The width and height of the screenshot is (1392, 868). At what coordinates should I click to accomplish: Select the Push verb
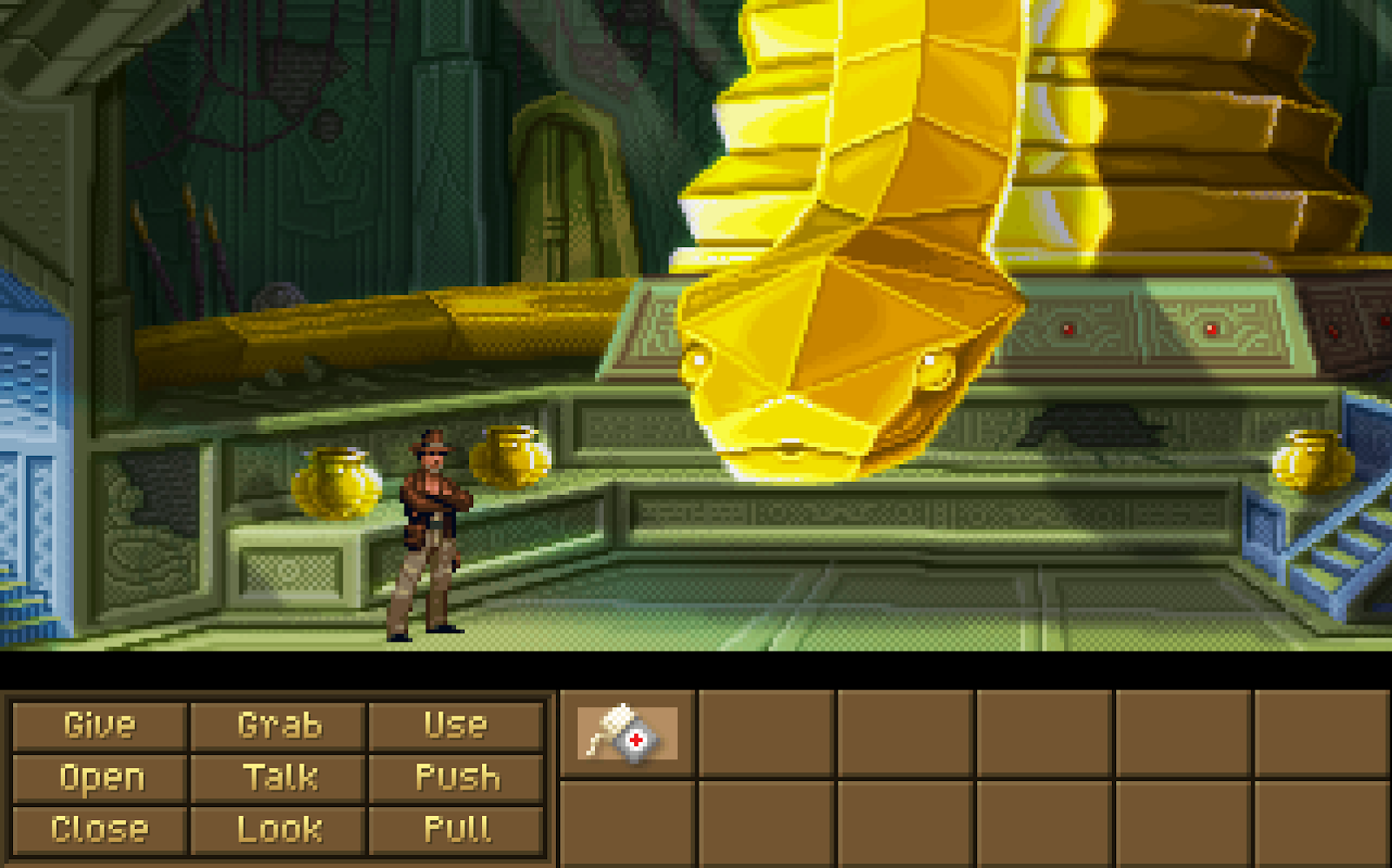(456, 778)
